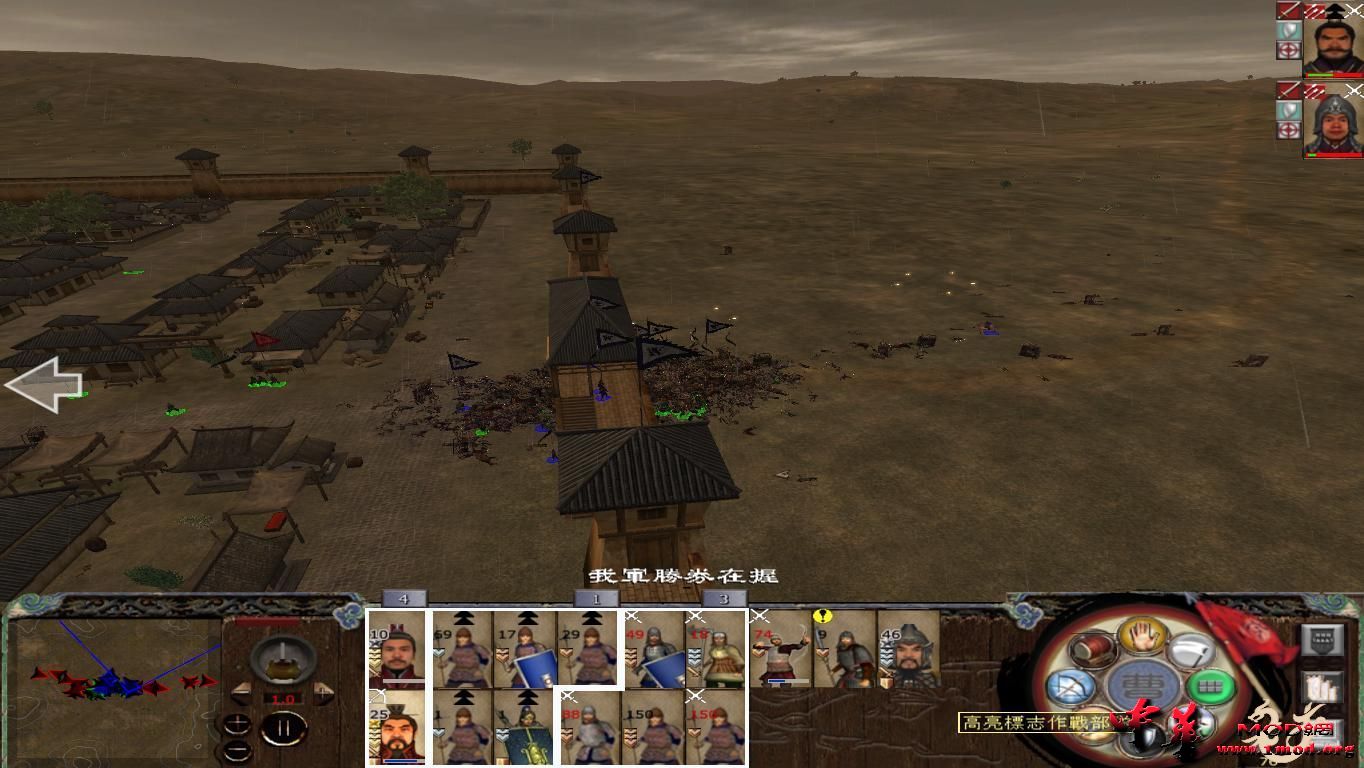Click the 1.0 battle speed indicator
This screenshot has width=1364, height=768.
coord(283,698)
